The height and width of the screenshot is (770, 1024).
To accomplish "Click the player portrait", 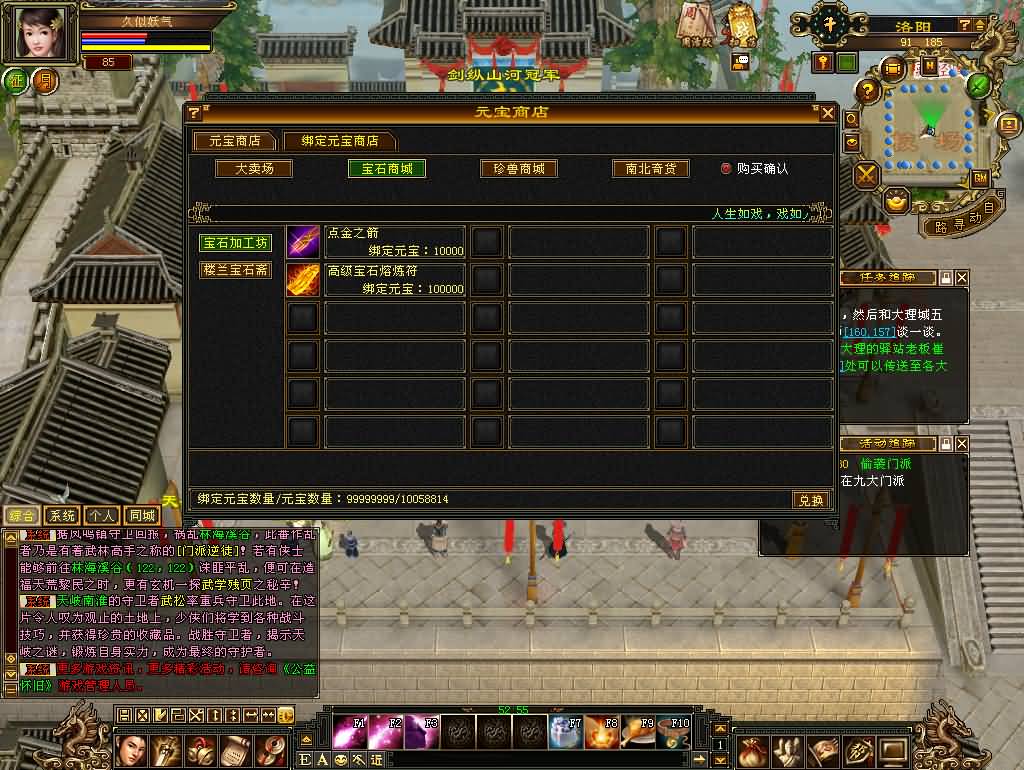I will 42,34.
